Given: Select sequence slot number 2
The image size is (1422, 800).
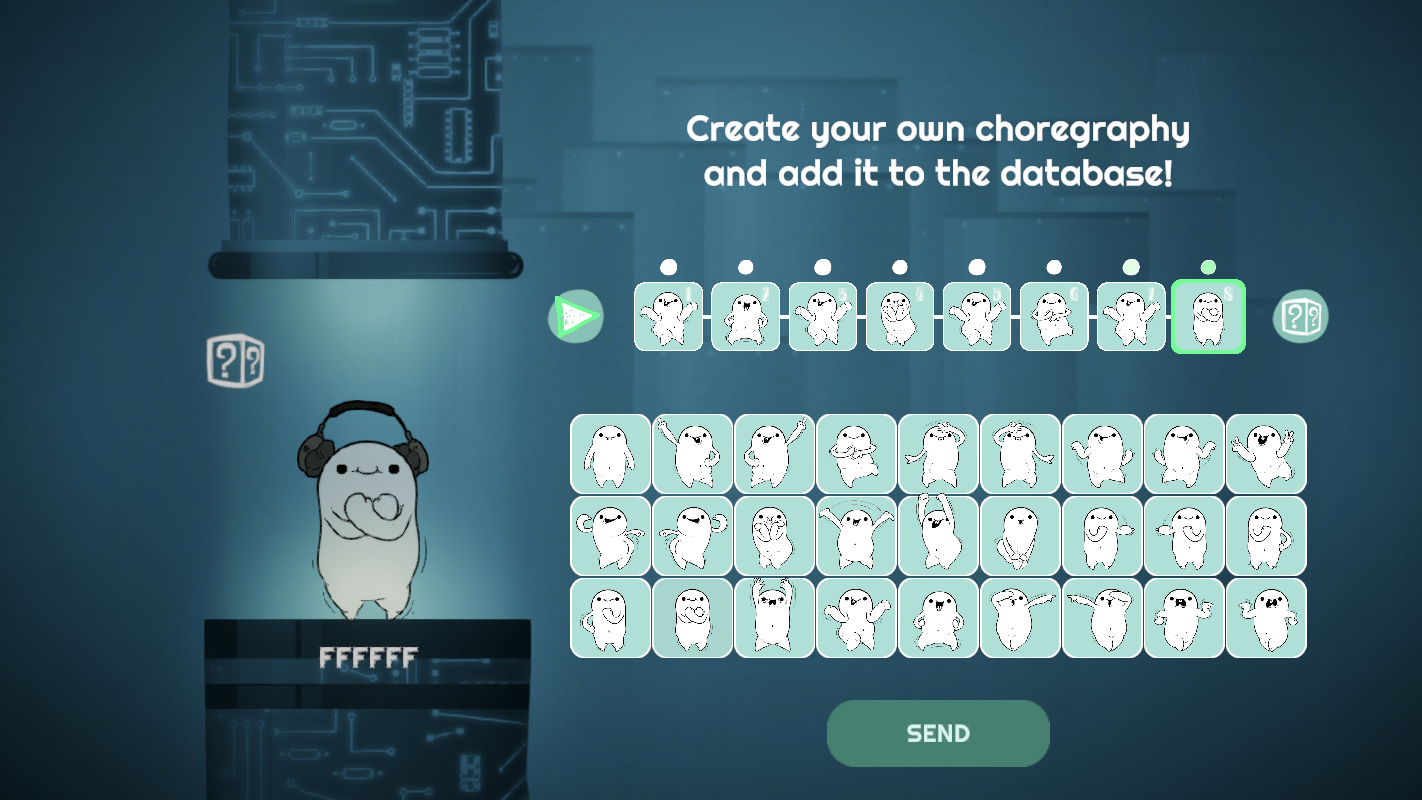Looking at the screenshot, I should pos(745,316).
